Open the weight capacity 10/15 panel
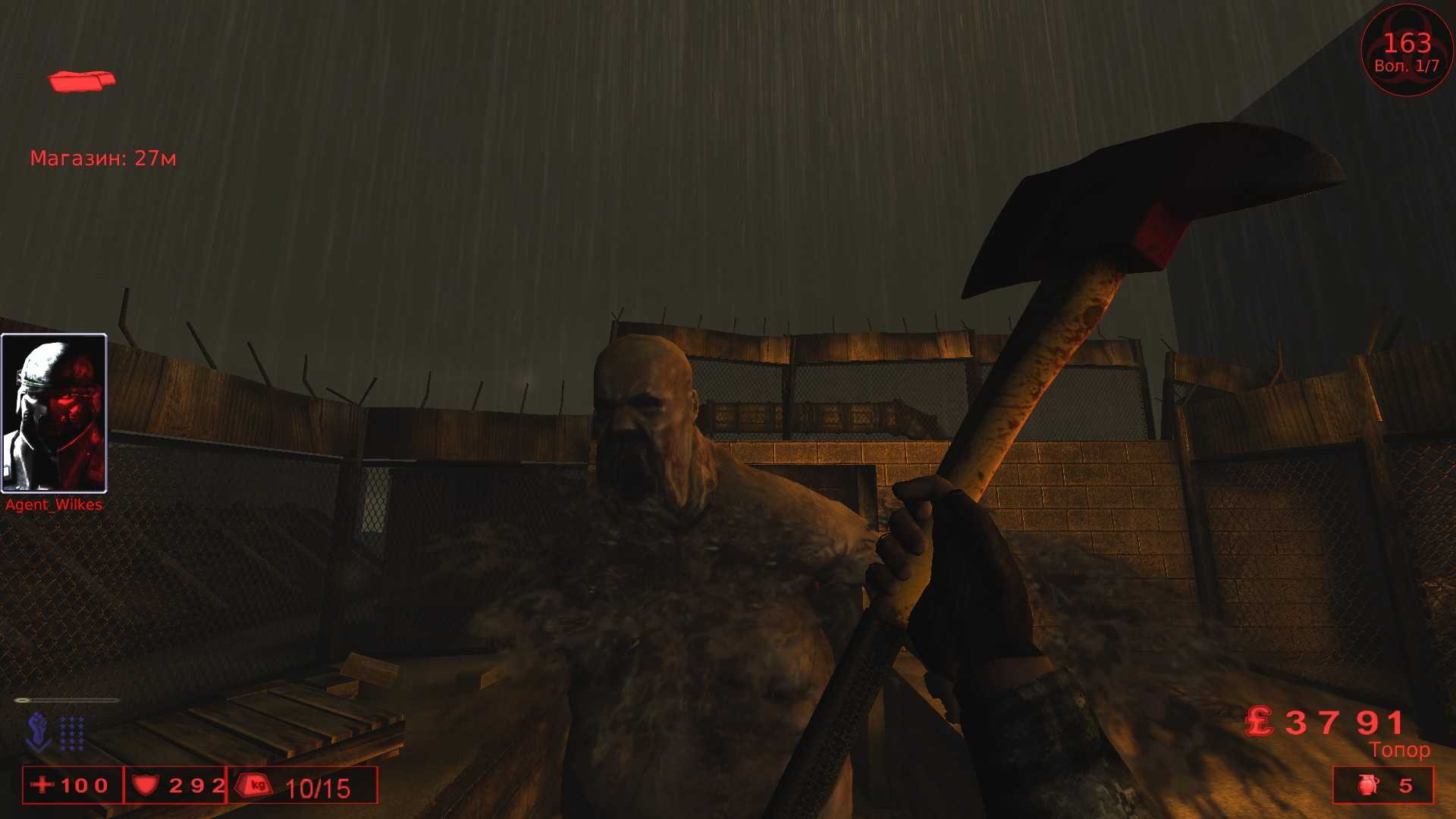The width and height of the screenshot is (1456, 819). click(x=303, y=785)
